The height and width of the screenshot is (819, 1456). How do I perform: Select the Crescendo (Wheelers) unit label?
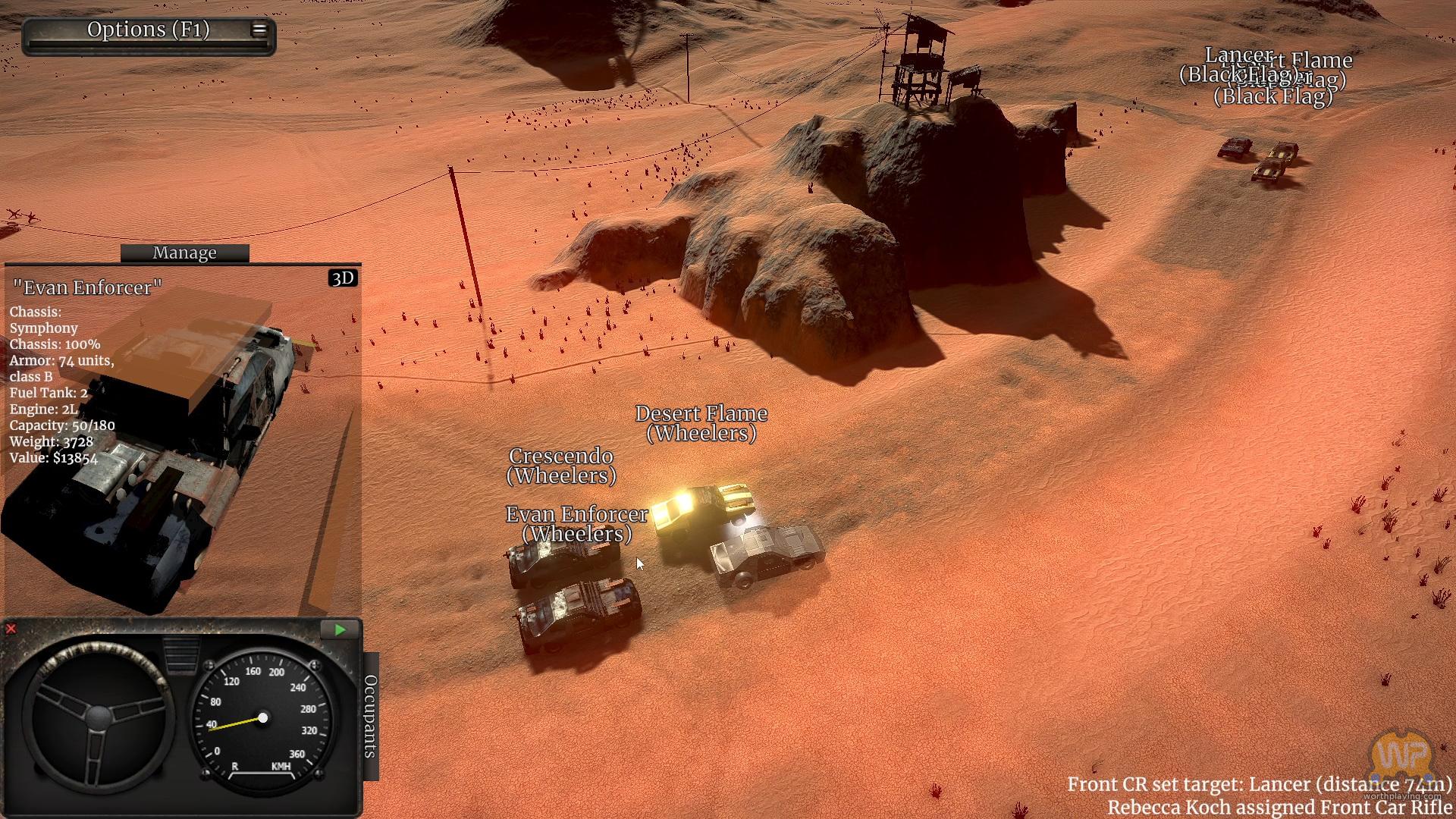[561, 466]
